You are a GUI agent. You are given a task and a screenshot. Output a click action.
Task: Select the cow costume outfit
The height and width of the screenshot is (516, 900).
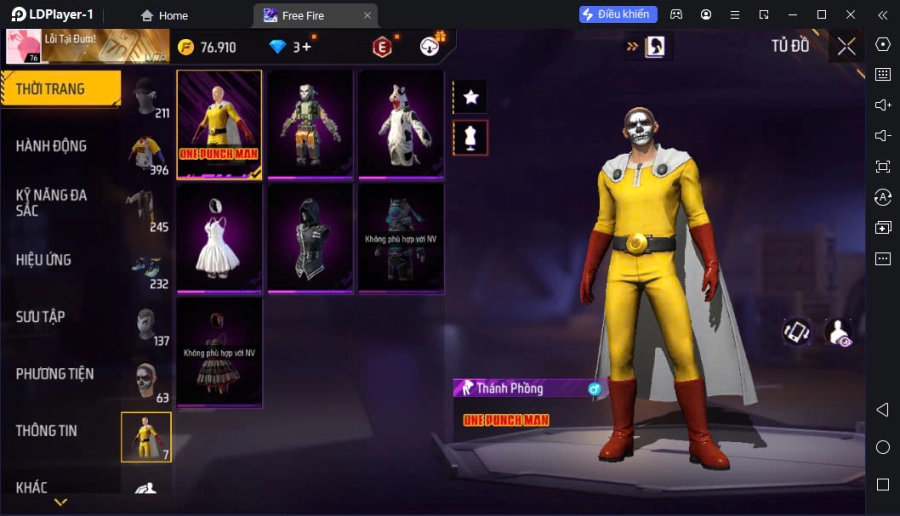(x=401, y=124)
